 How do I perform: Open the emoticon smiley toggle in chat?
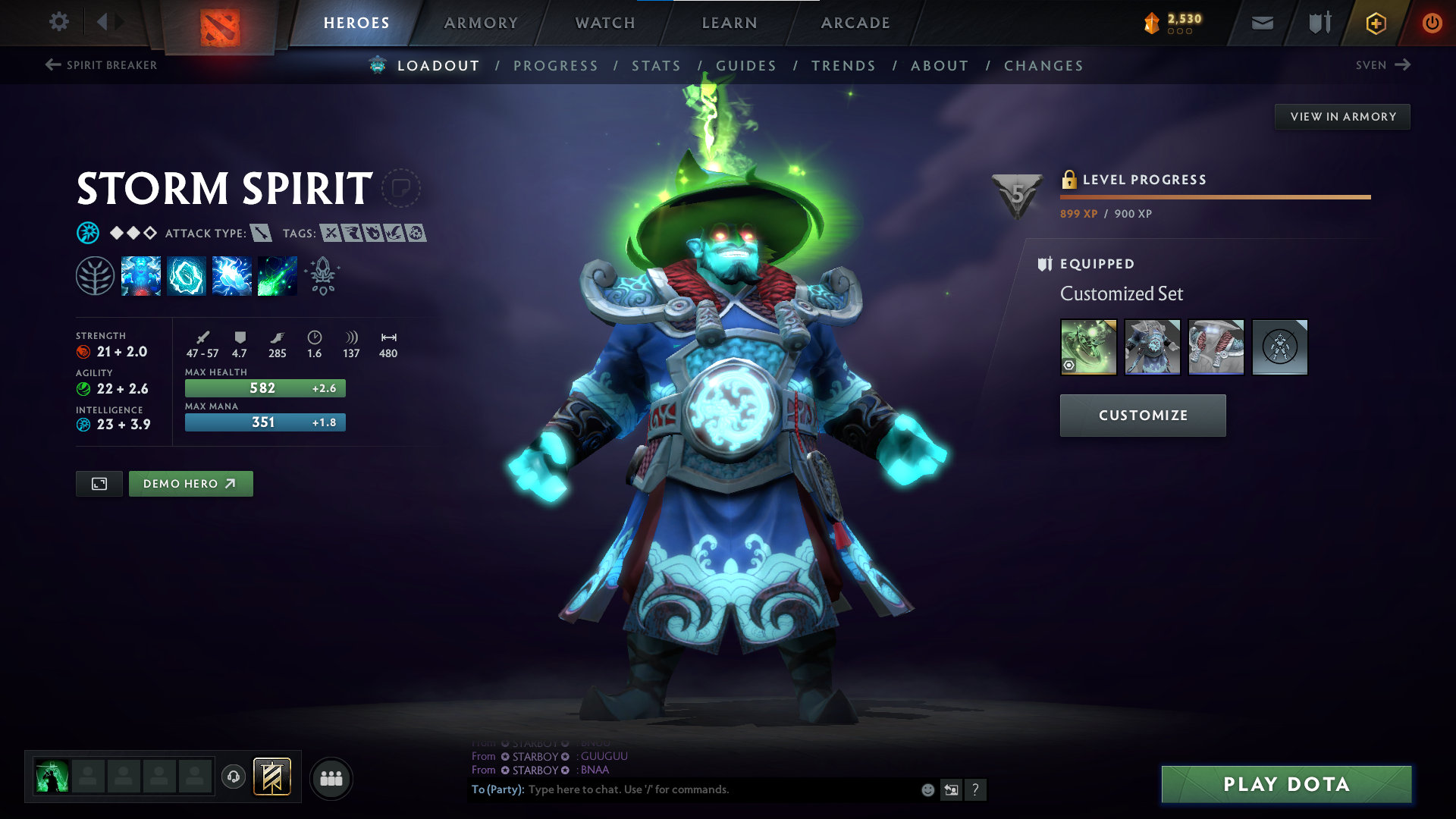(x=927, y=789)
